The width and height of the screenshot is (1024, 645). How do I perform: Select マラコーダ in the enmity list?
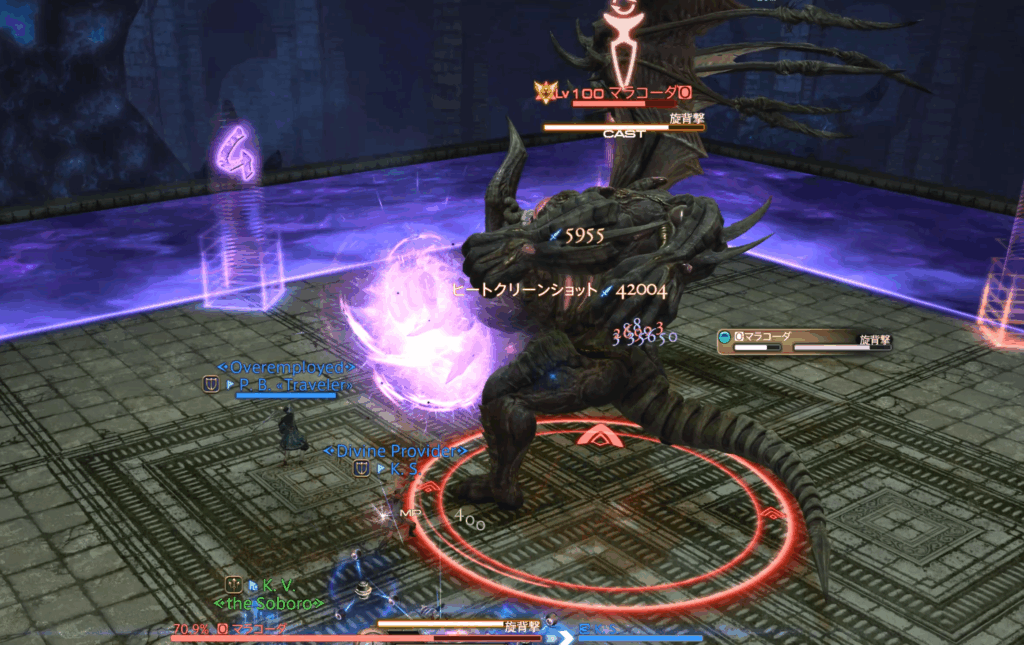tap(768, 338)
